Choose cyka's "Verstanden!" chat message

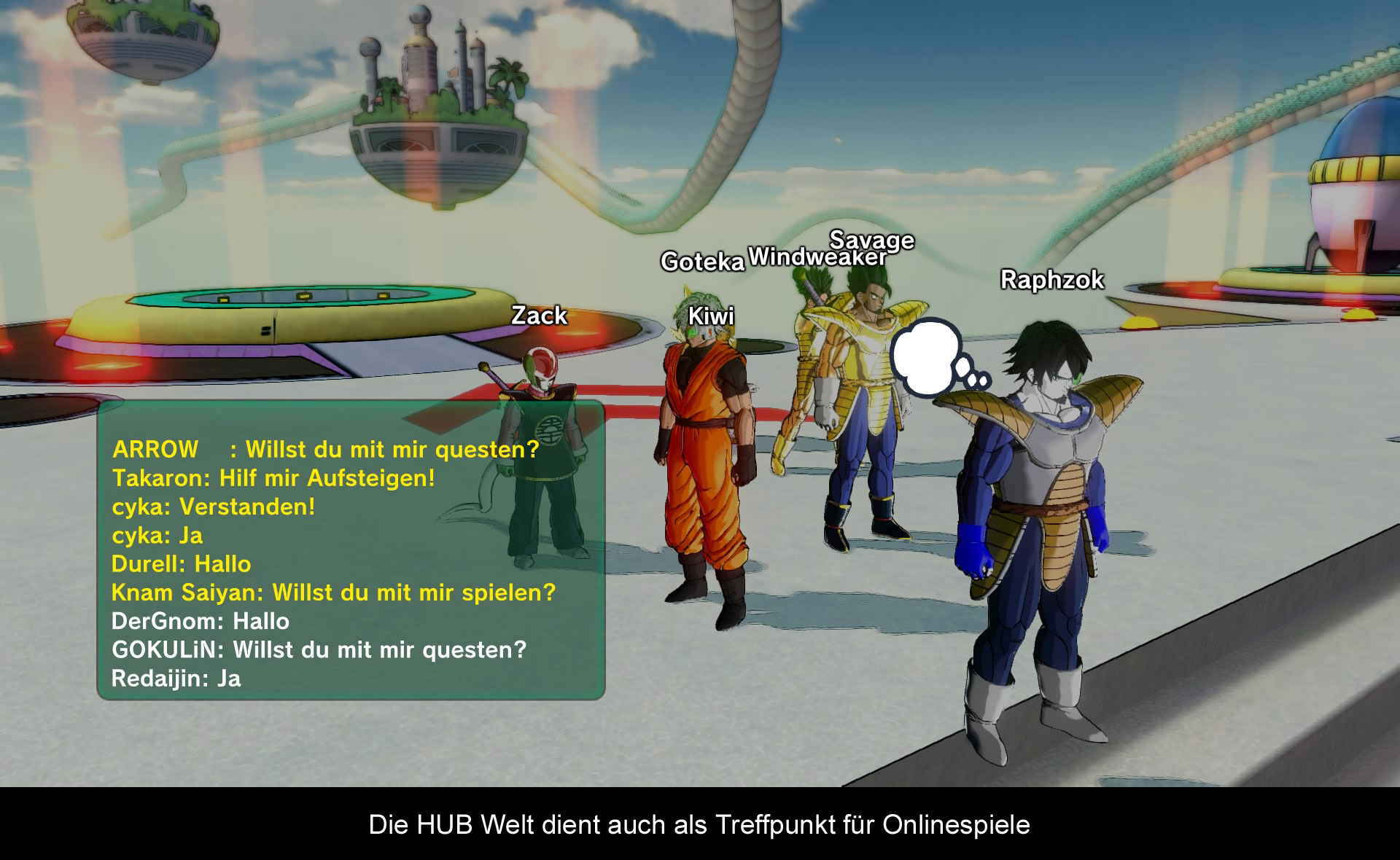pyautogui.click(x=213, y=507)
